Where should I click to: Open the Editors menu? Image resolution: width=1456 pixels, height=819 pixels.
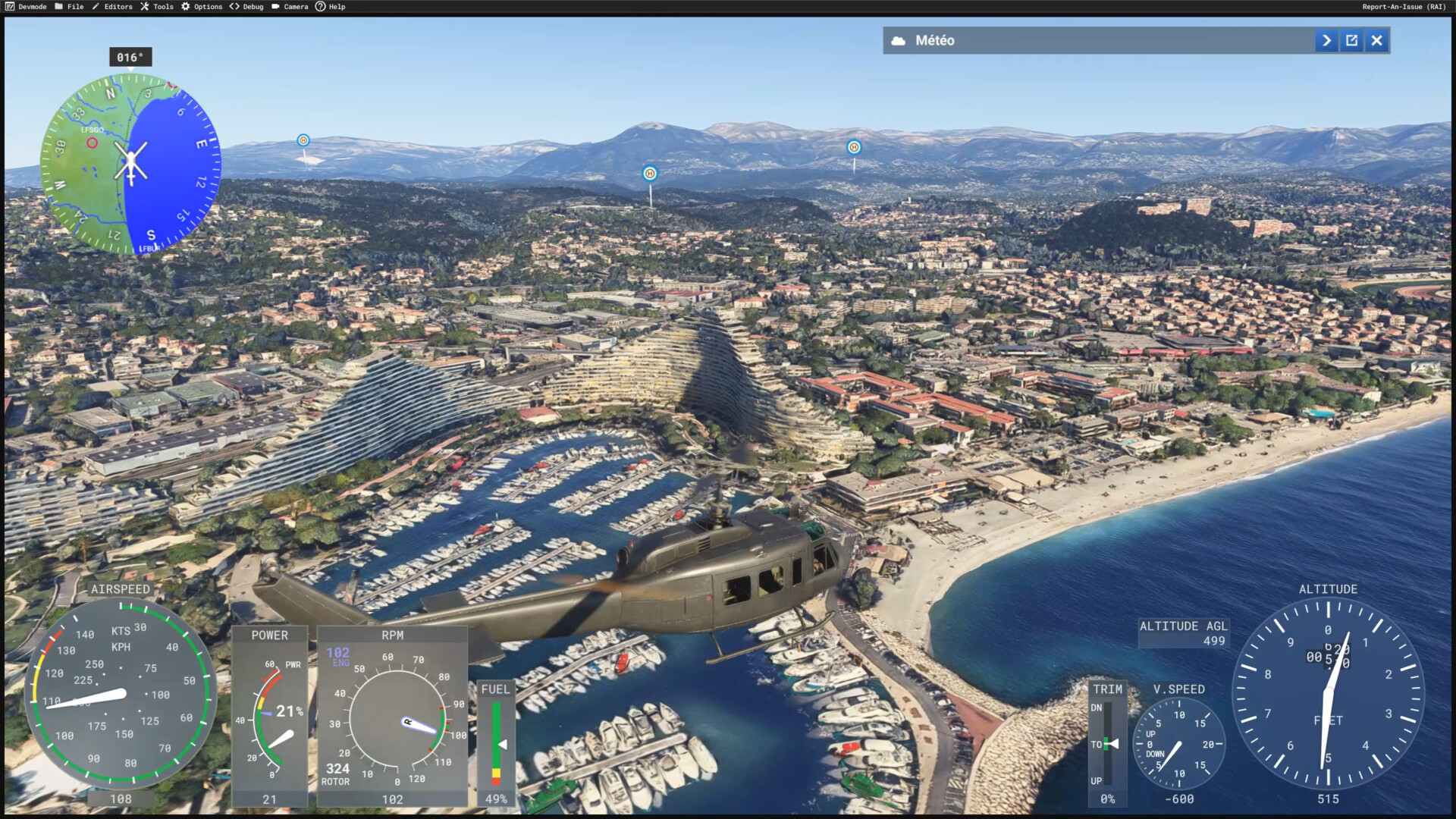coord(112,7)
